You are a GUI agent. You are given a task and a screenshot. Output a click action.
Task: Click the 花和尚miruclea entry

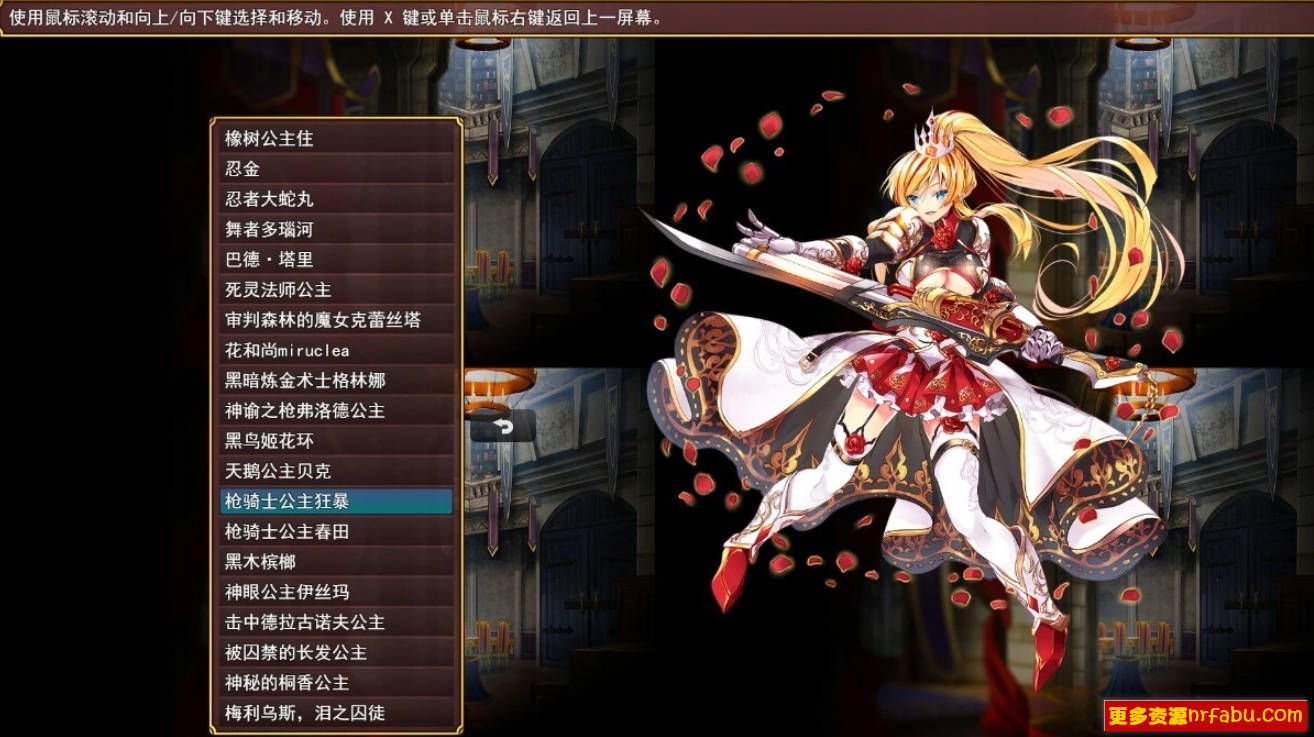pyautogui.click(x=300, y=350)
